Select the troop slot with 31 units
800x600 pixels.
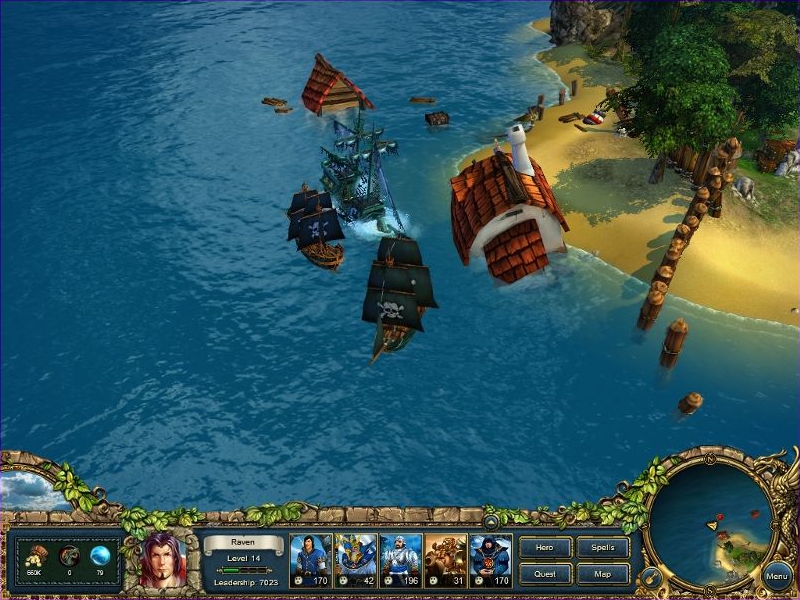coord(445,560)
